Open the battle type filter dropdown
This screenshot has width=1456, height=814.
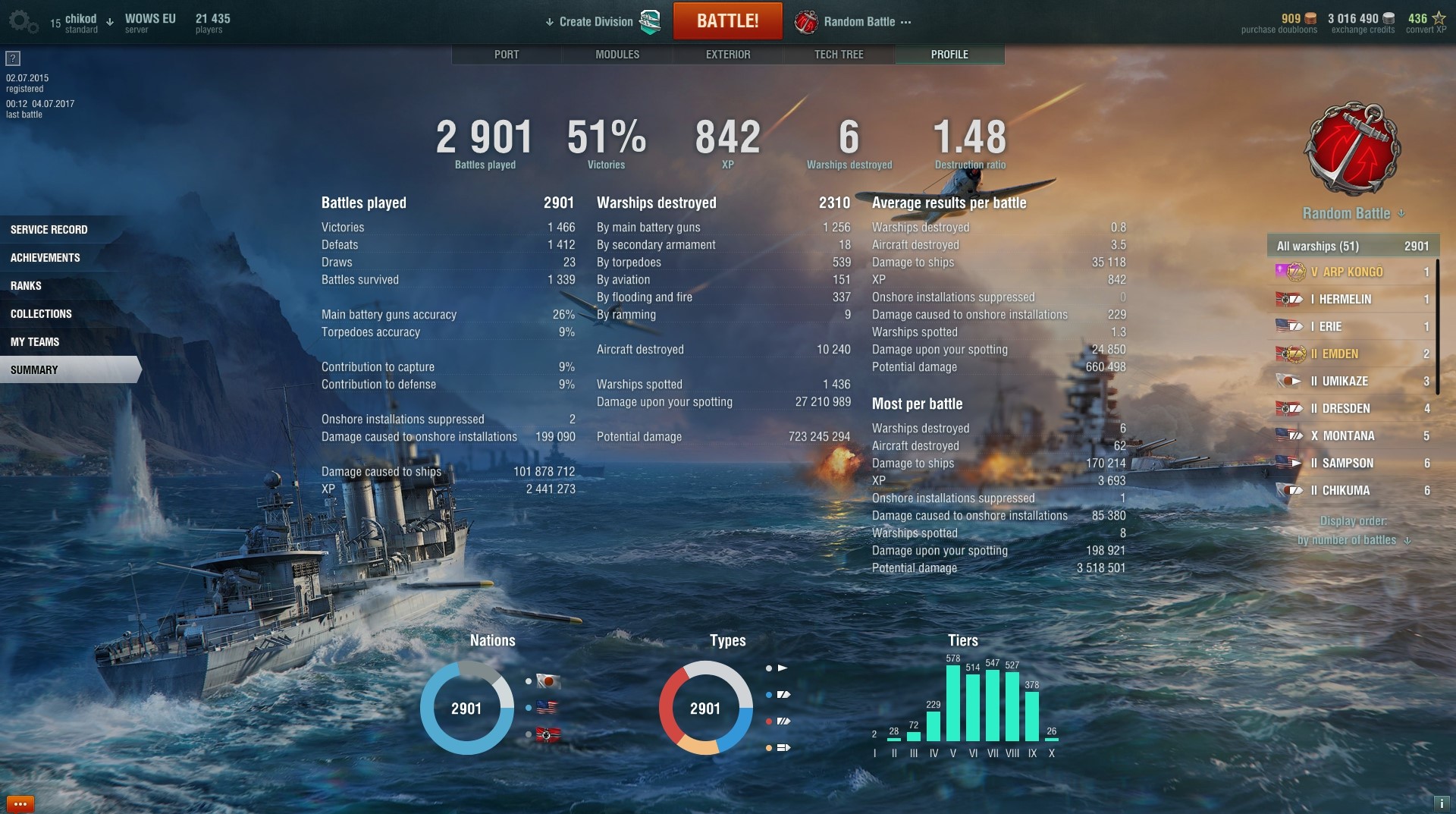point(1353,214)
